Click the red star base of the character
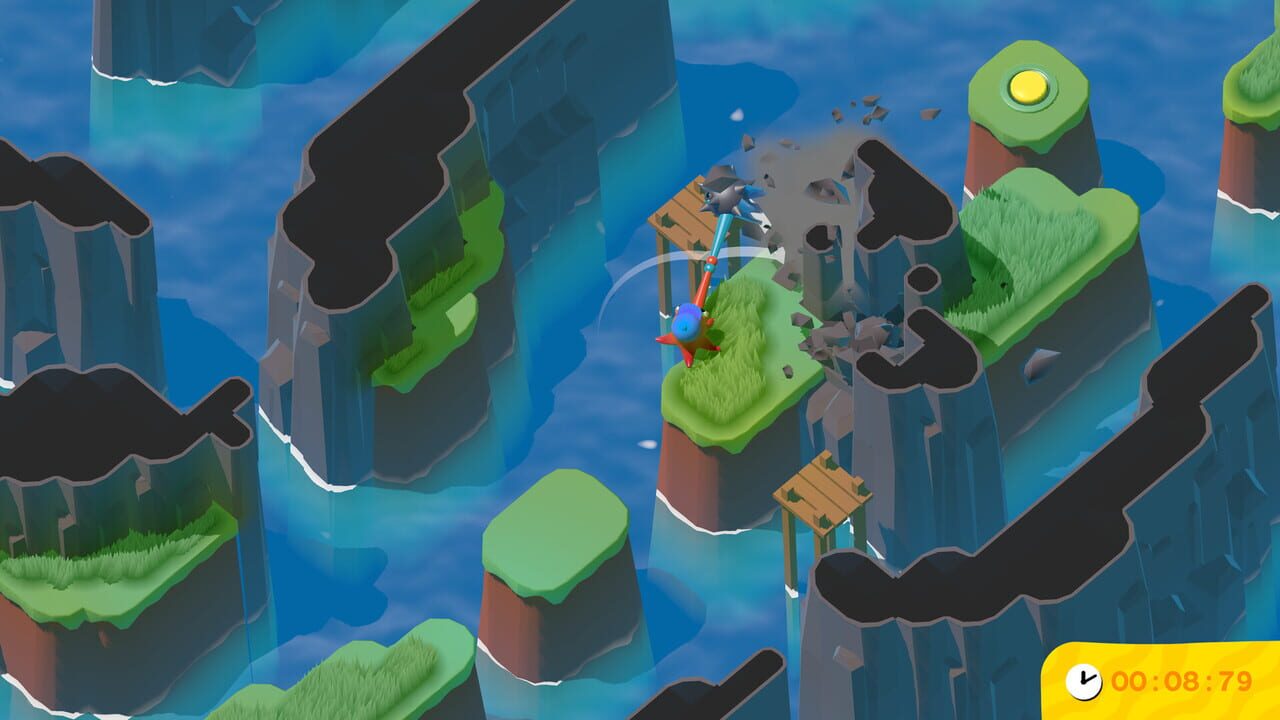The image size is (1280, 720). pyautogui.click(x=688, y=347)
